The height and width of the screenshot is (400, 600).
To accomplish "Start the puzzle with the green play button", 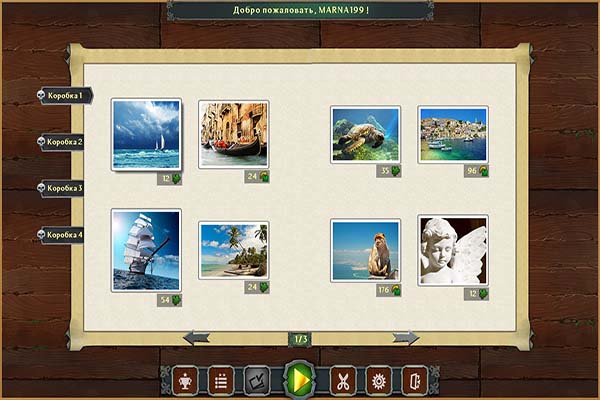I will point(299,380).
